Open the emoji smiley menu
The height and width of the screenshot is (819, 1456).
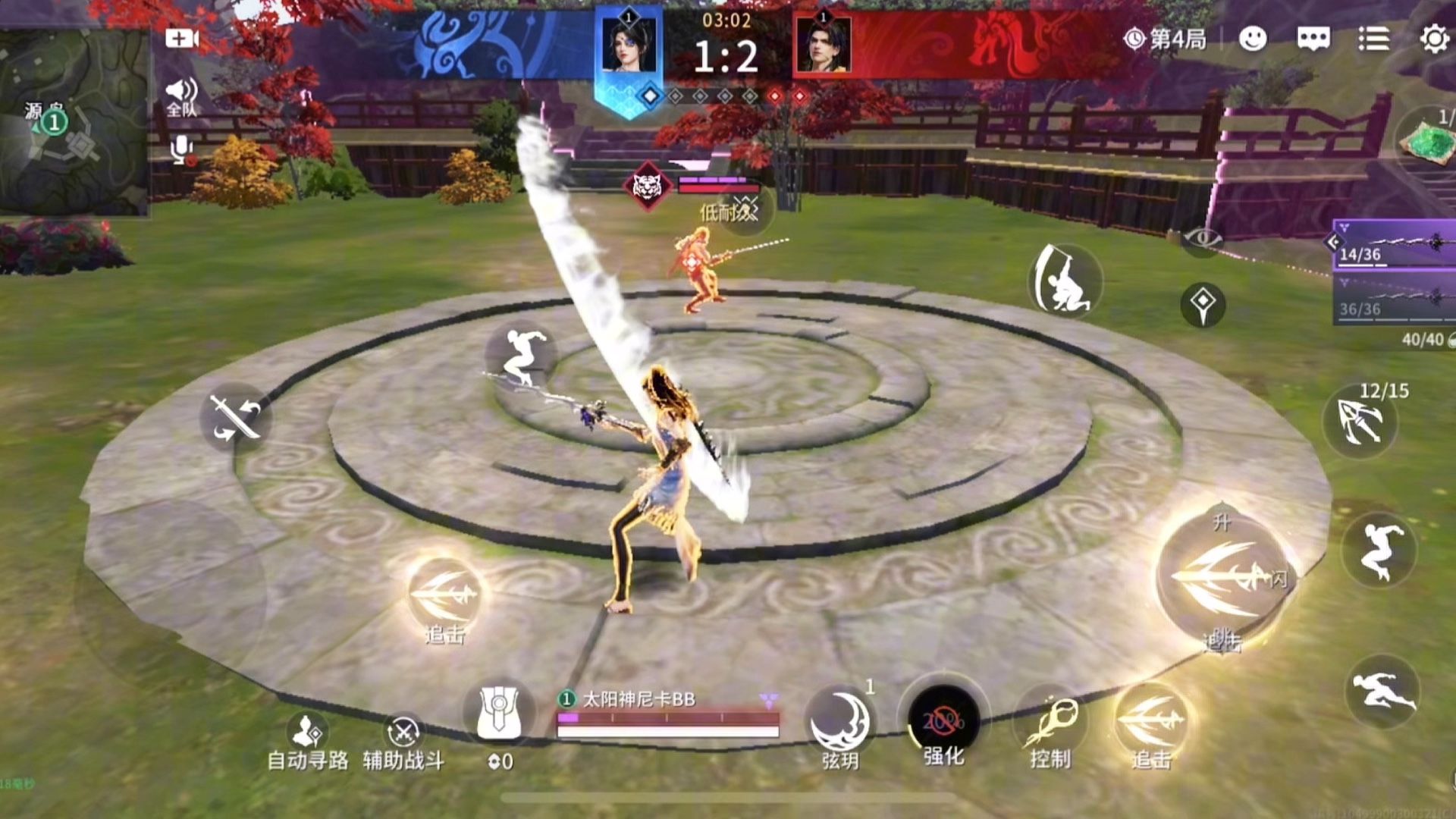(x=1253, y=39)
